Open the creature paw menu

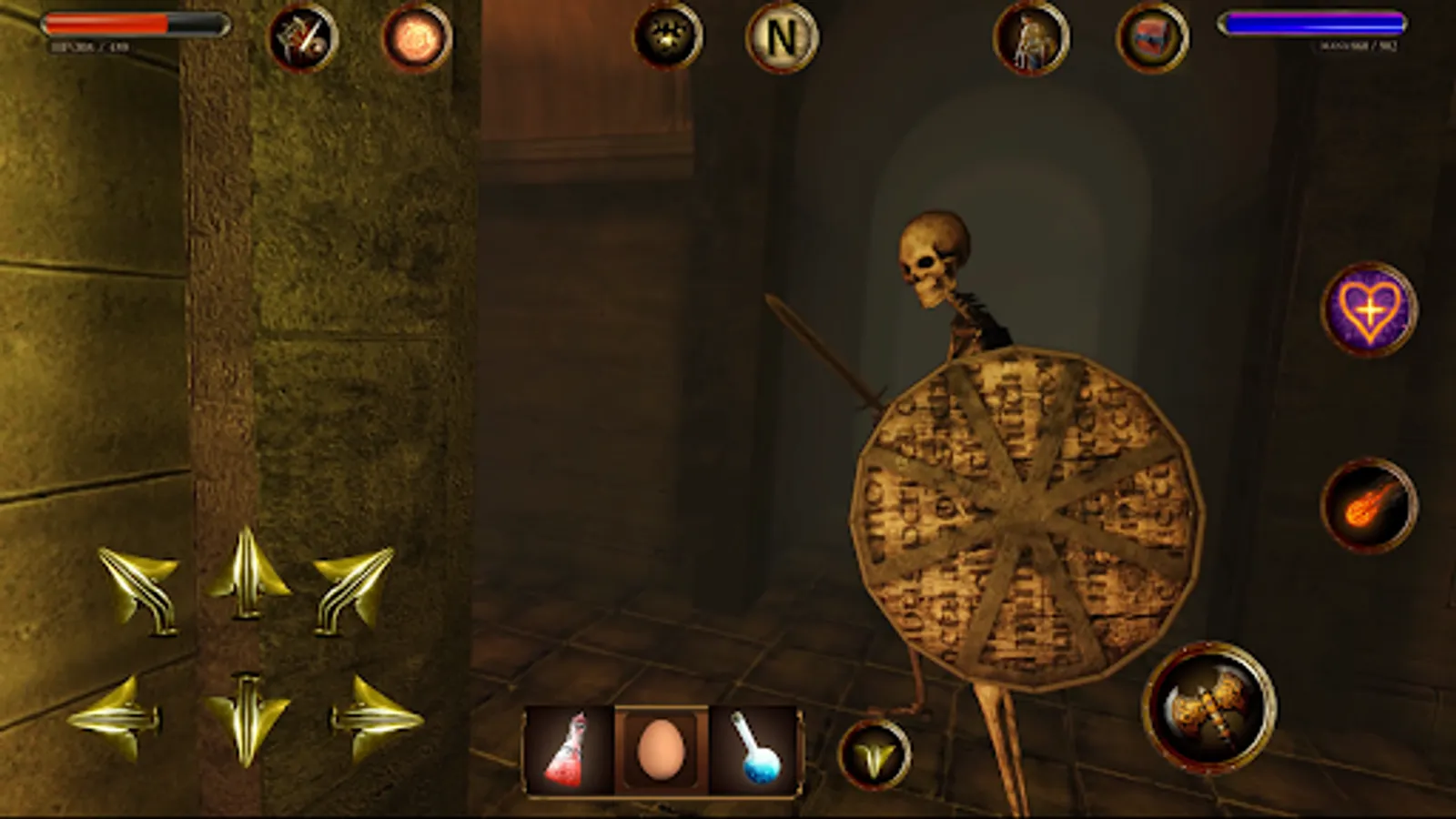(669, 38)
